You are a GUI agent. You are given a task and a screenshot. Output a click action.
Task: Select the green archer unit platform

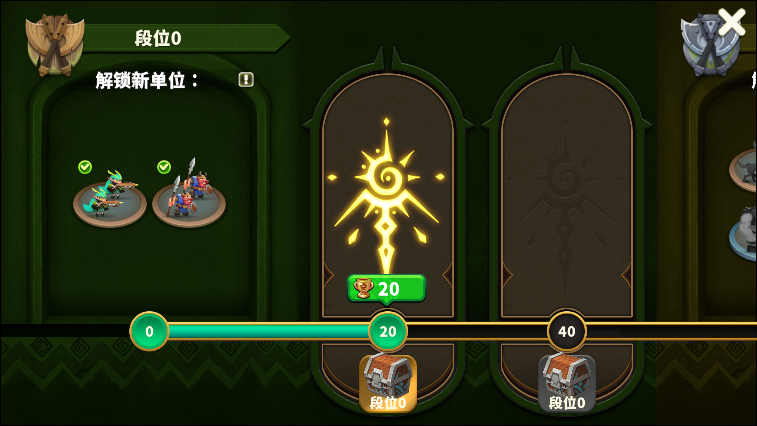tap(109, 196)
